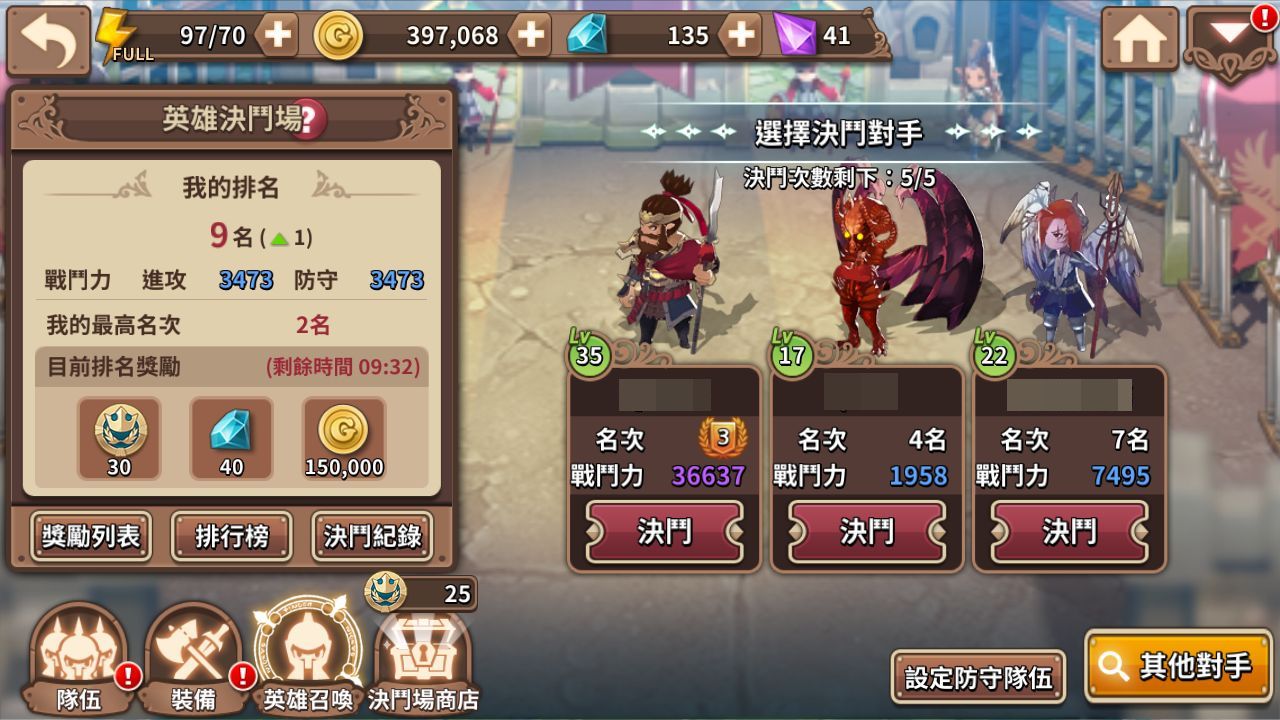Open 決鬥紀錄 duel records

371,537
